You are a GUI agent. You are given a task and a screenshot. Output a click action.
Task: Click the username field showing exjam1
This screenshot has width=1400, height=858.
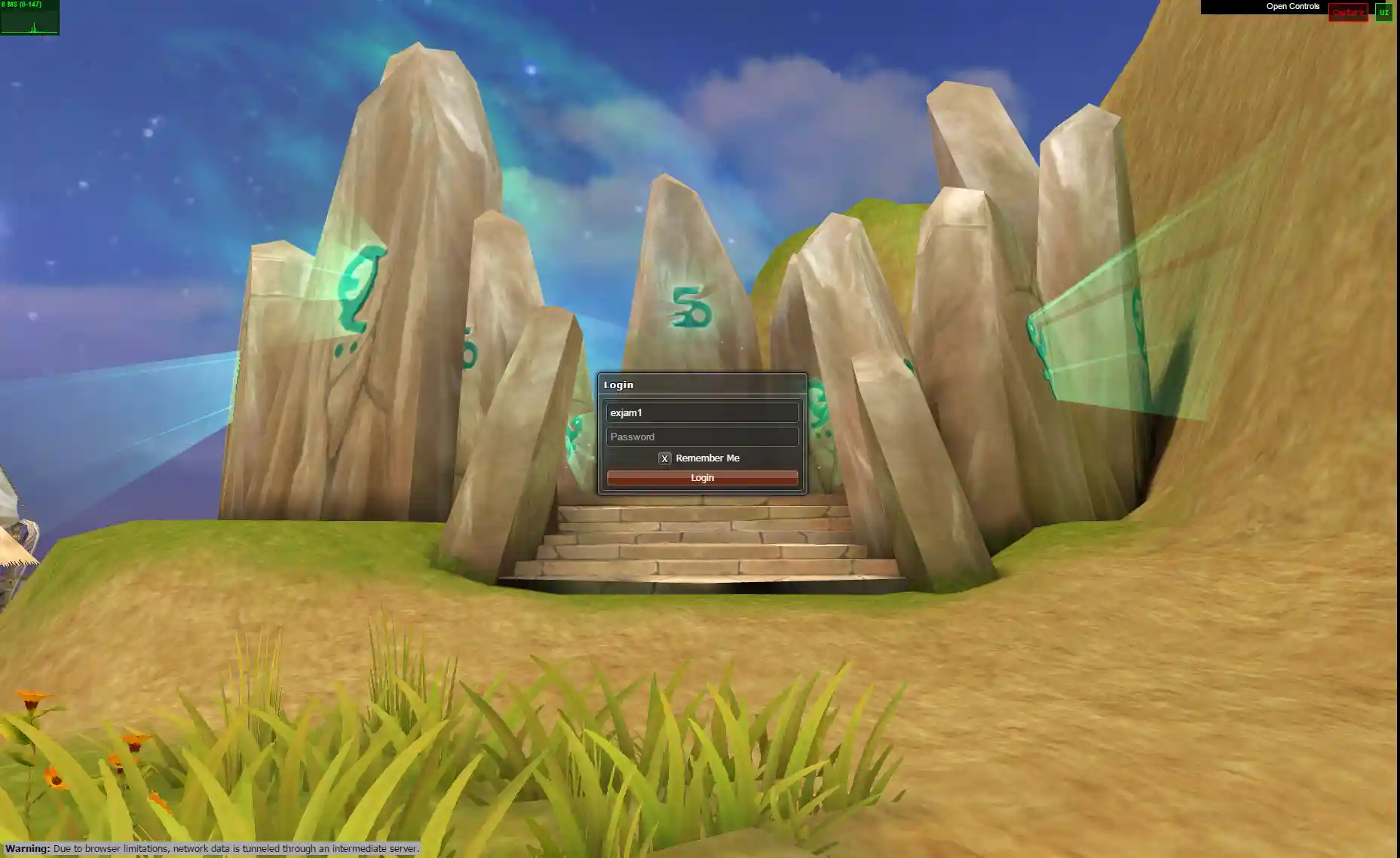coord(702,412)
